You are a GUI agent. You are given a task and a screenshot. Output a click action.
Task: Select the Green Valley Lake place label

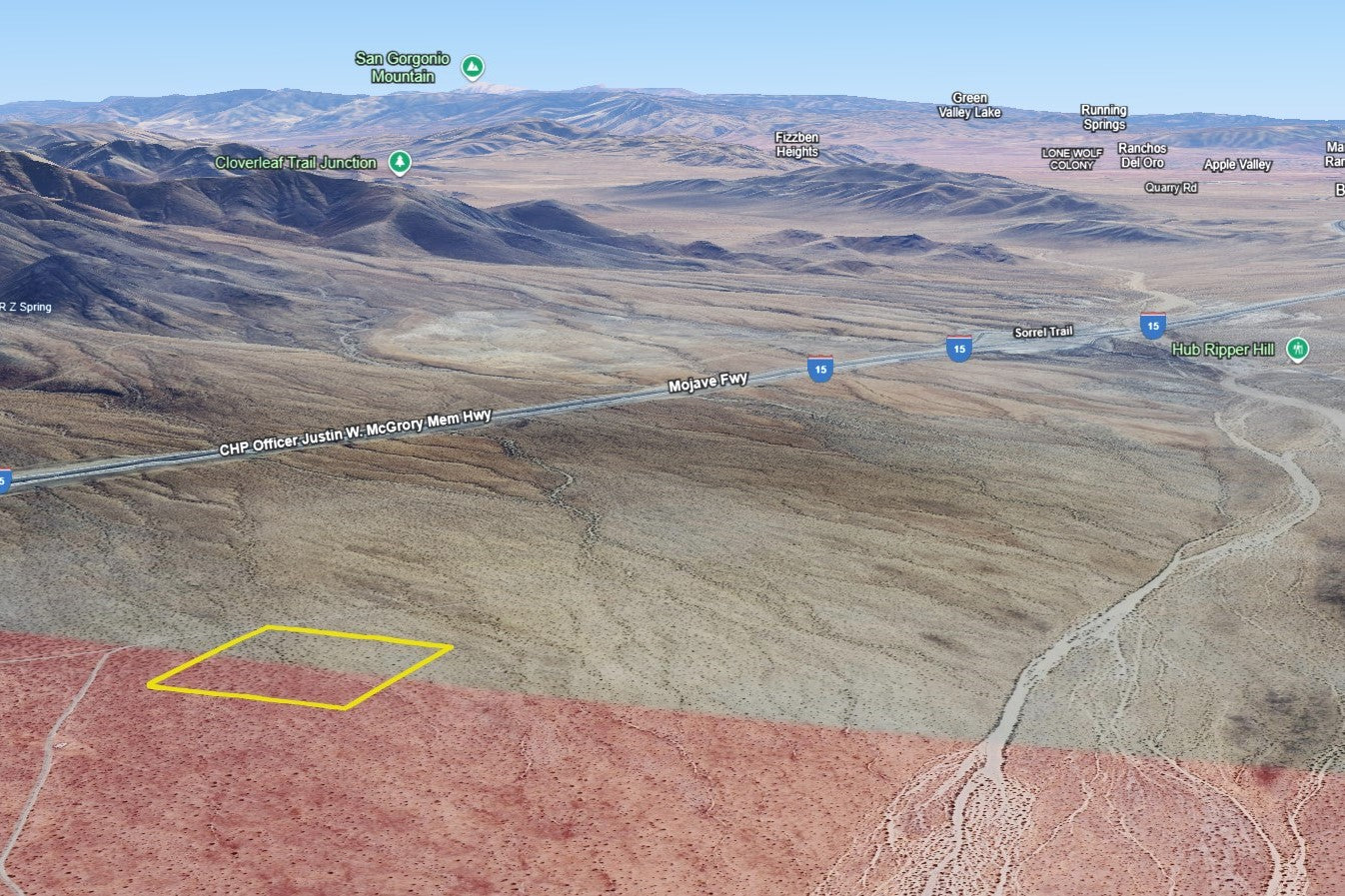click(969, 106)
